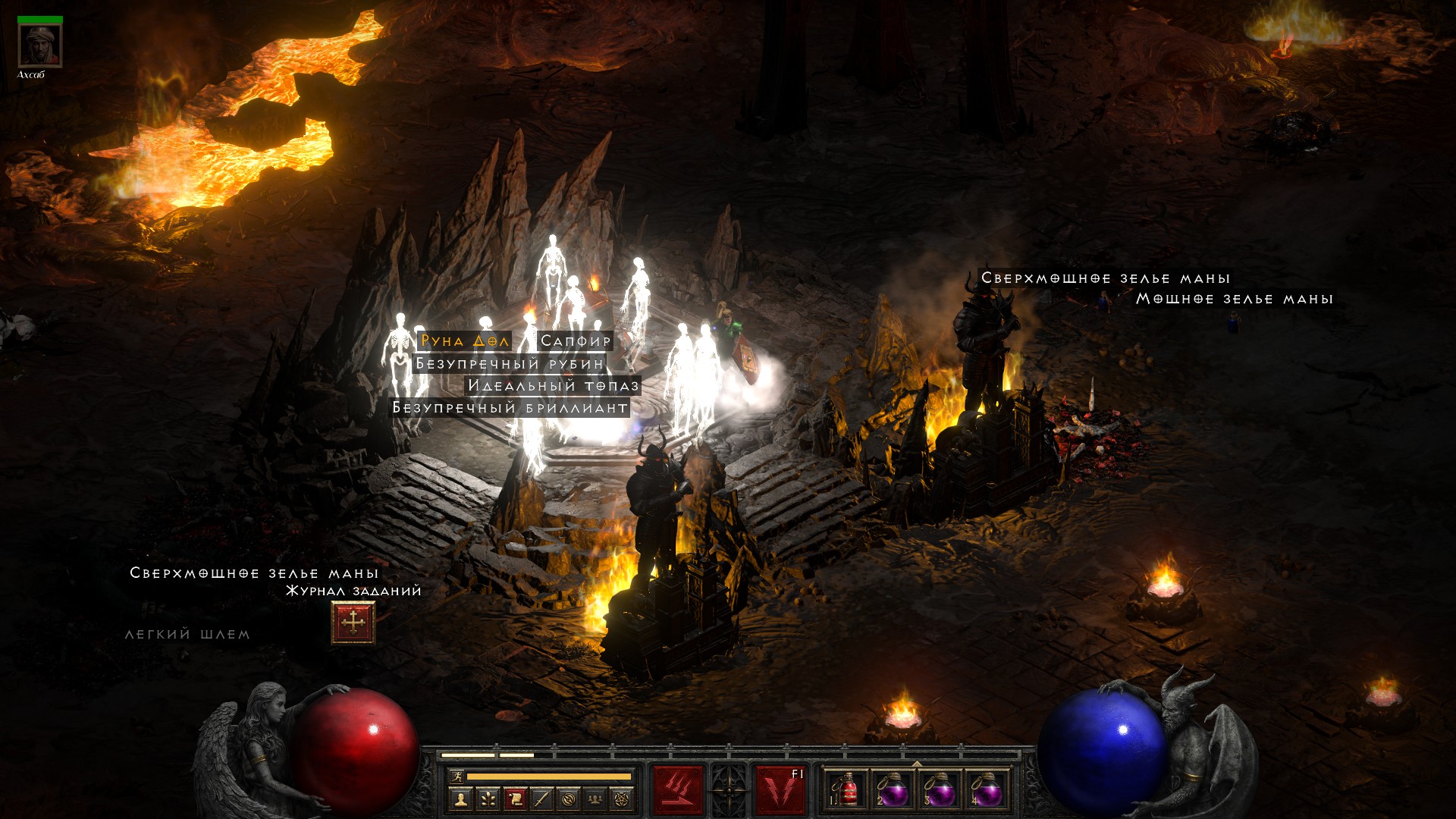Toggle the run/walk mode icon
The width and height of the screenshot is (1456, 819).
coord(457,776)
